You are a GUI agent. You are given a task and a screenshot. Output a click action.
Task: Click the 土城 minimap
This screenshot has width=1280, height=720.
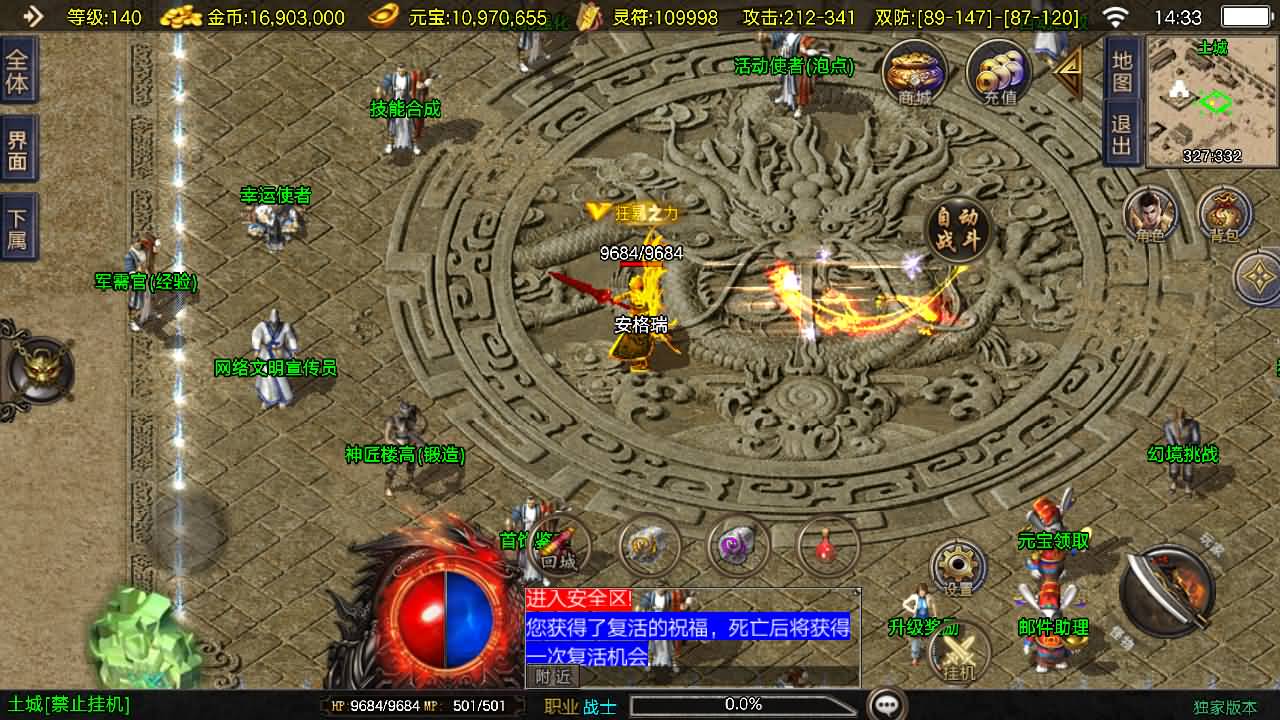click(1213, 101)
